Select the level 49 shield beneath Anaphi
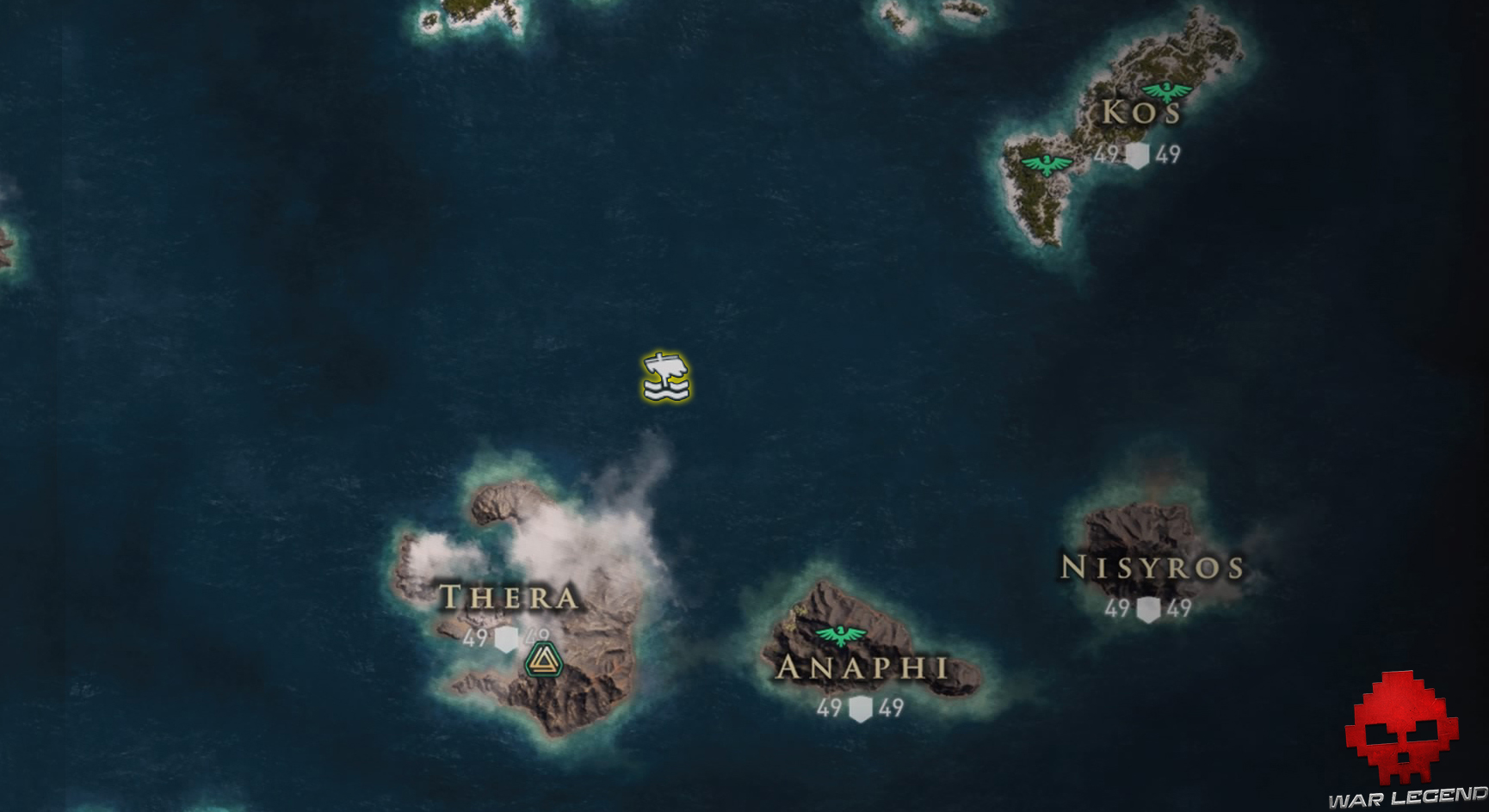Screen dimensions: 1489x812 pos(861,708)
